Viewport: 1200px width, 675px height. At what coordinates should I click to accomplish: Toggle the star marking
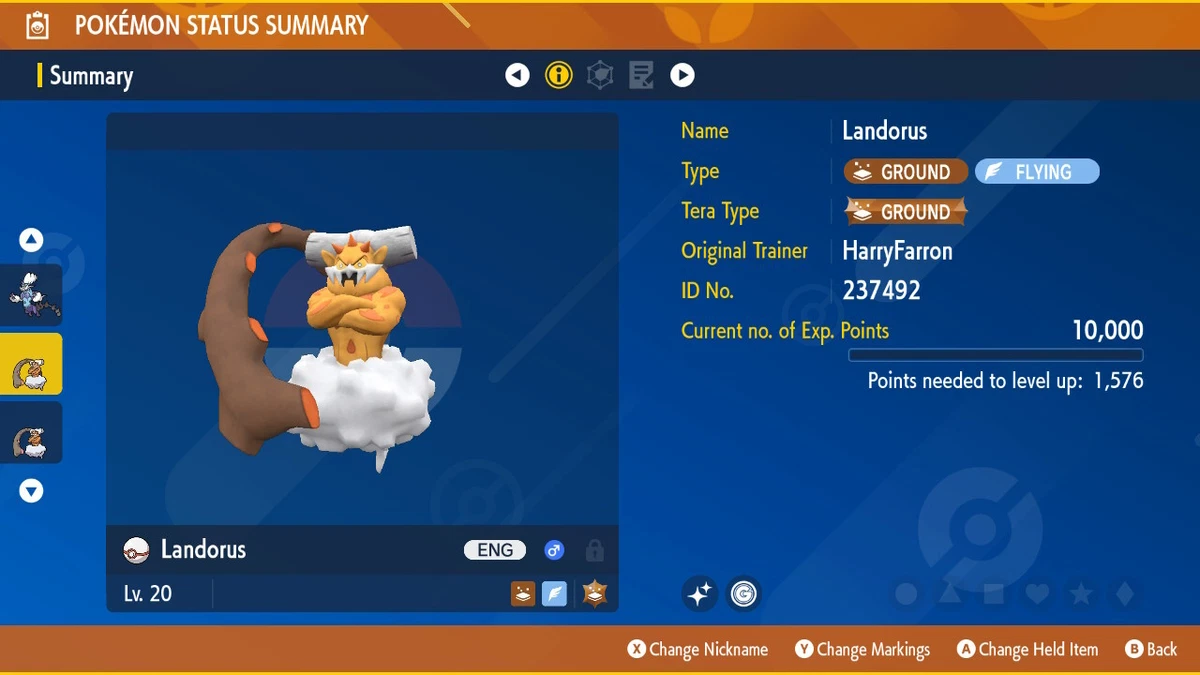click(1081, 595)
